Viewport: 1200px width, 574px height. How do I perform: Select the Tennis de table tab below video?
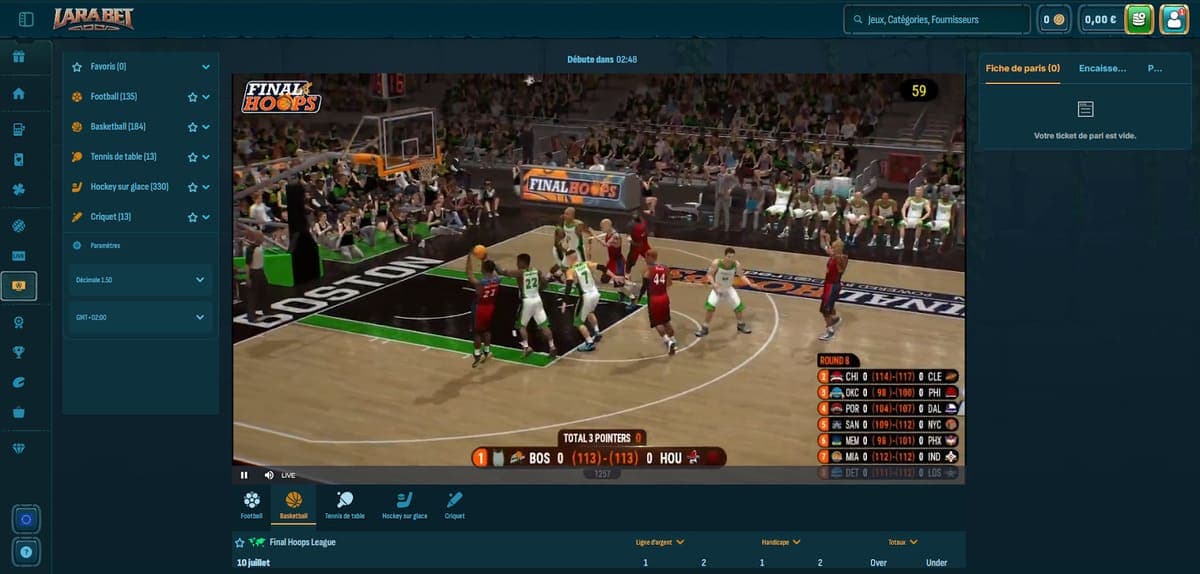click(344, 503)
